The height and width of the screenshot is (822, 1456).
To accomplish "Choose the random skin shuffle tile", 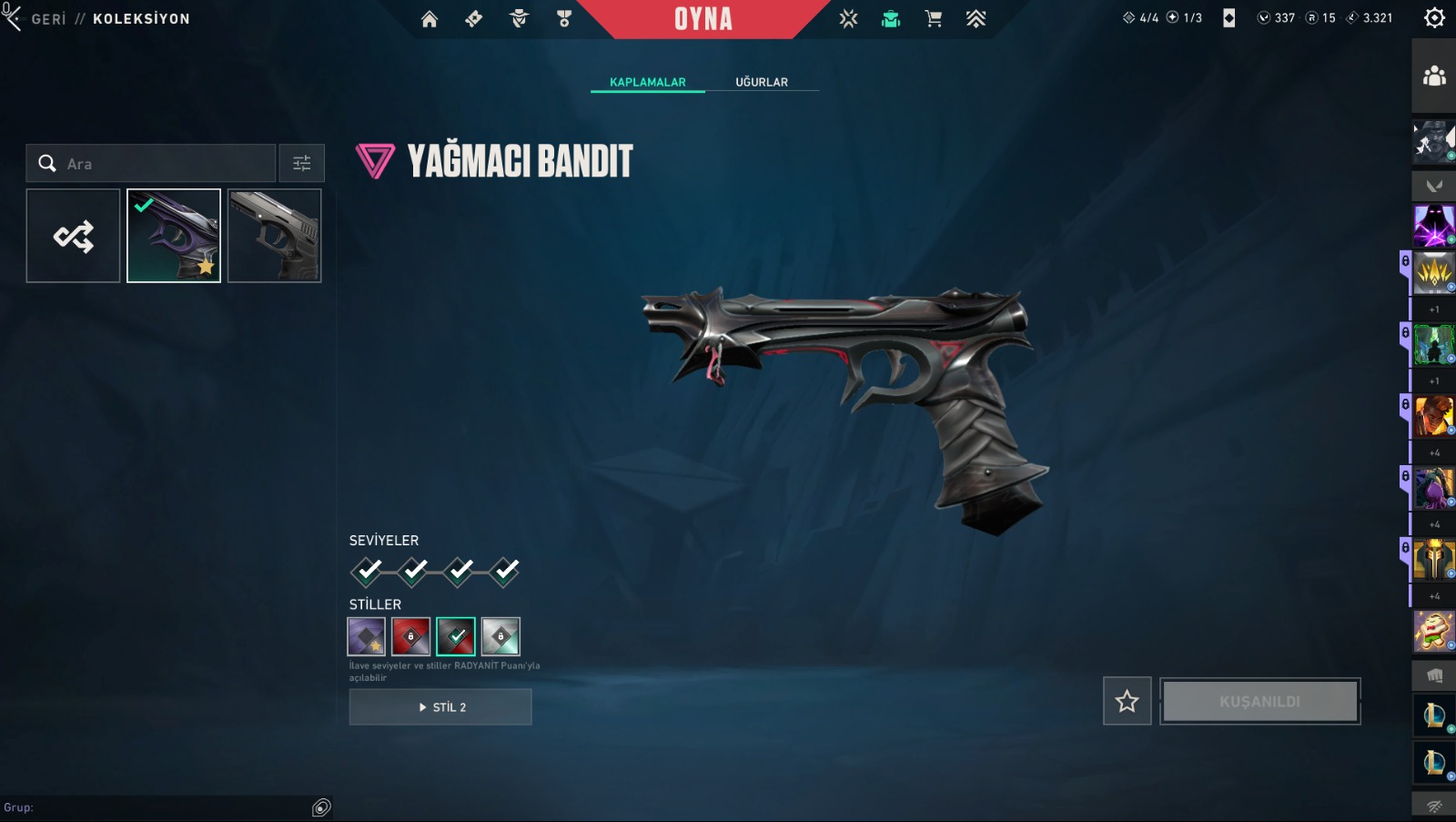I will tap(74, 236).
